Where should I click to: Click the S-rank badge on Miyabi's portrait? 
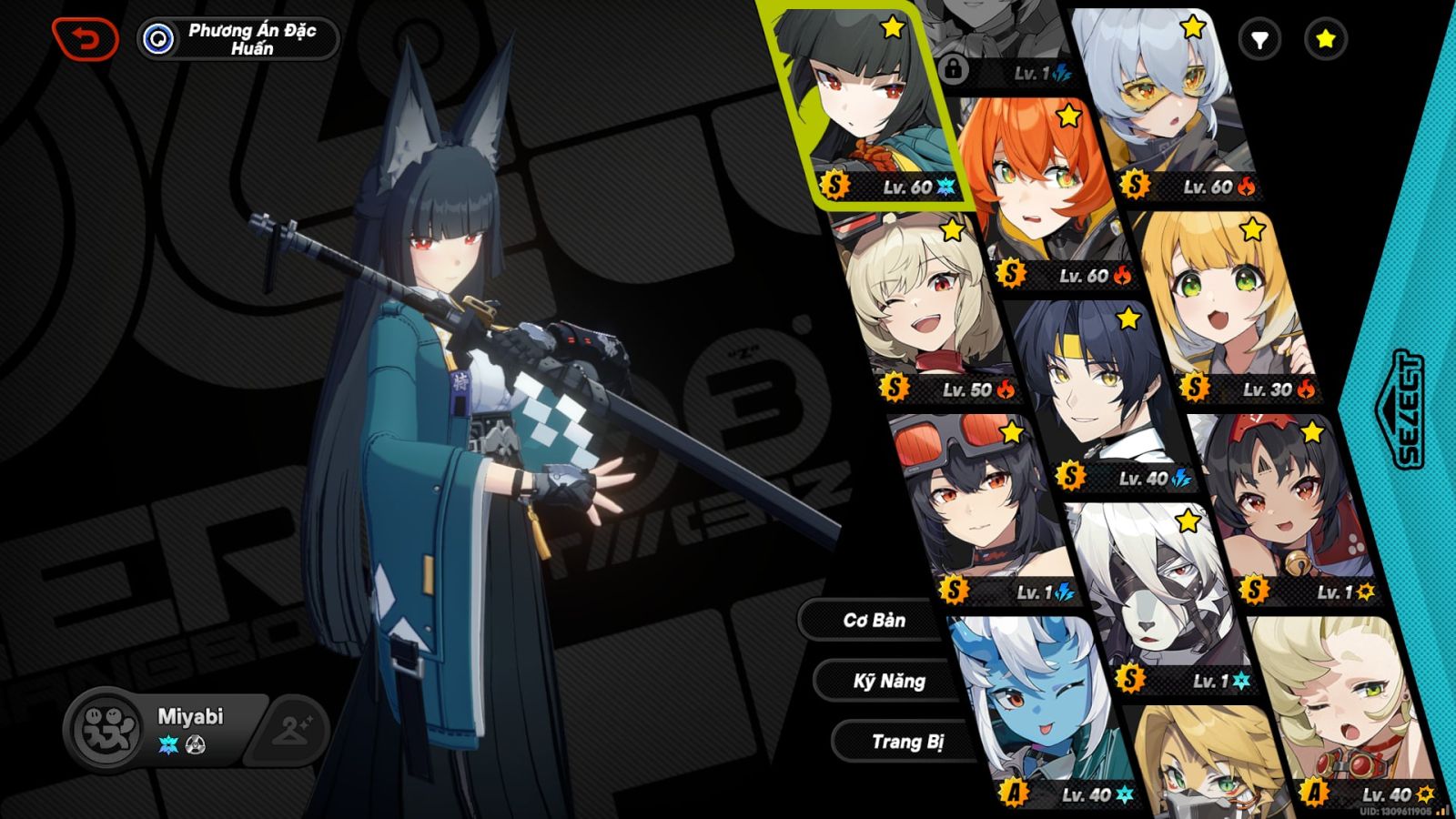[x=834, y=186]
